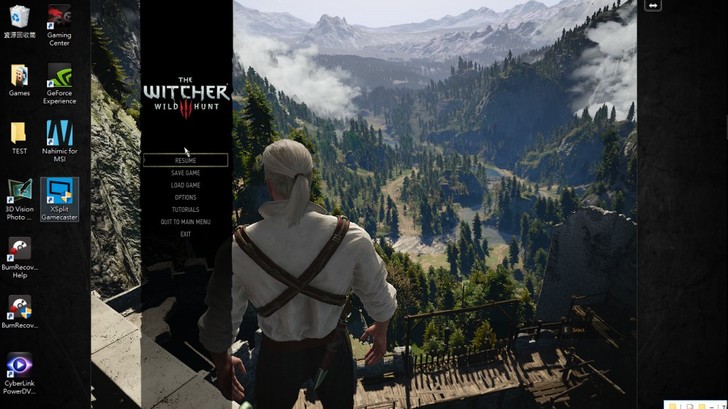Resume the game from the pause menu
The image size is (728, 409).
click(185, 160)
